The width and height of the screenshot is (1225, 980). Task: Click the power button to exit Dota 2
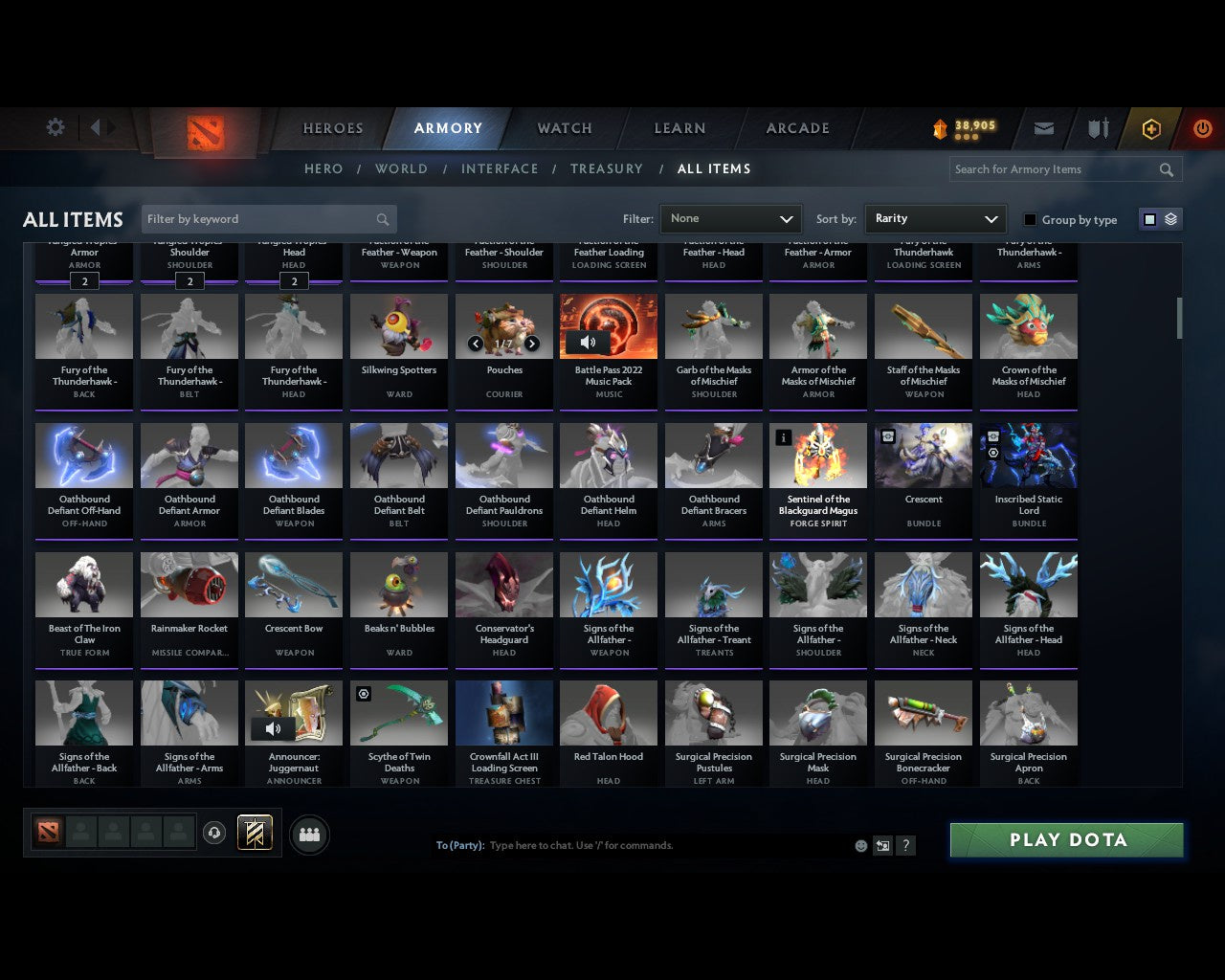pyautogui.click(x=1202, y=127)
